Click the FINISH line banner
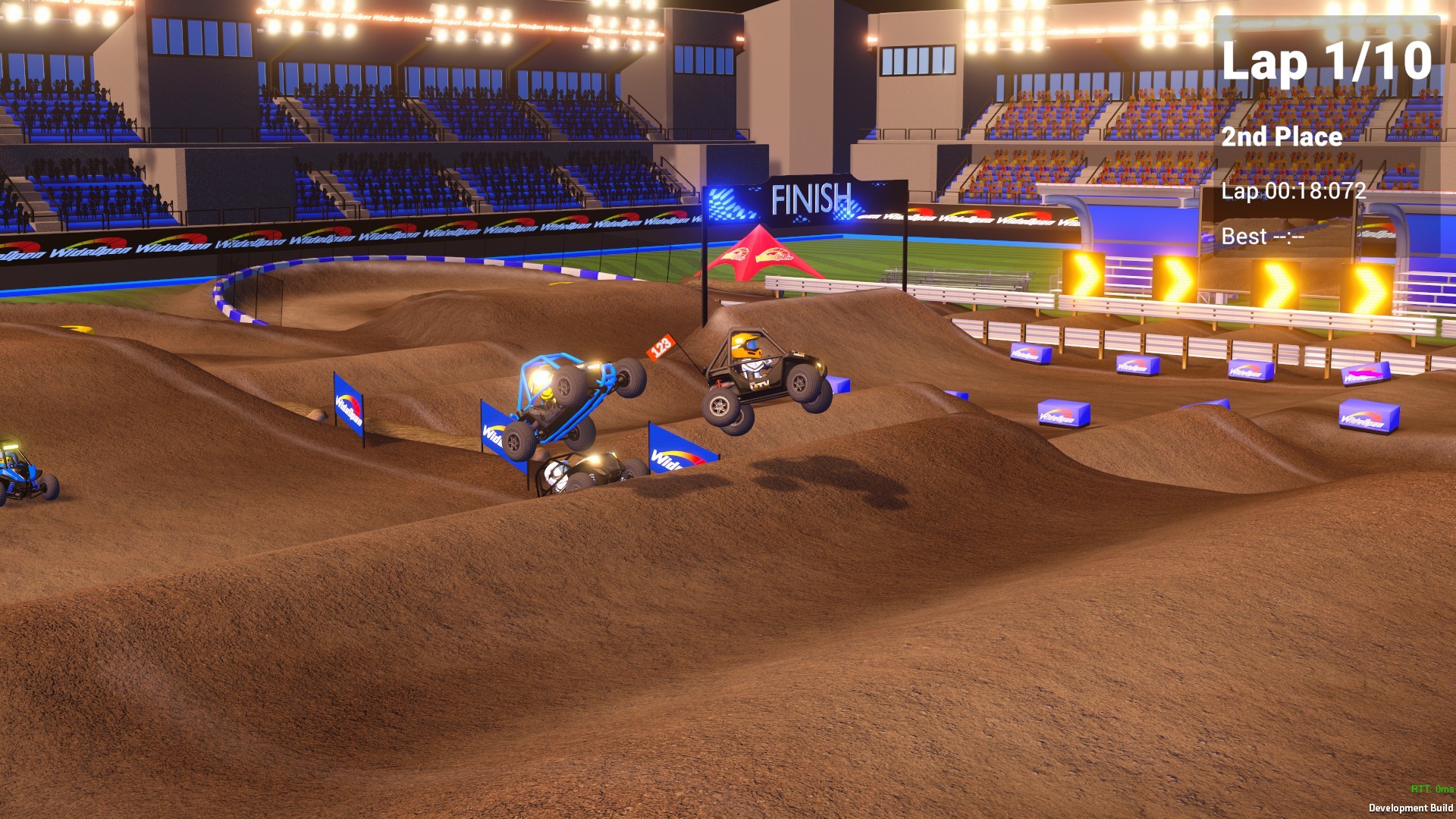Image resolution: width=1456 pixels, height=819 pixels. coord(810,198)
